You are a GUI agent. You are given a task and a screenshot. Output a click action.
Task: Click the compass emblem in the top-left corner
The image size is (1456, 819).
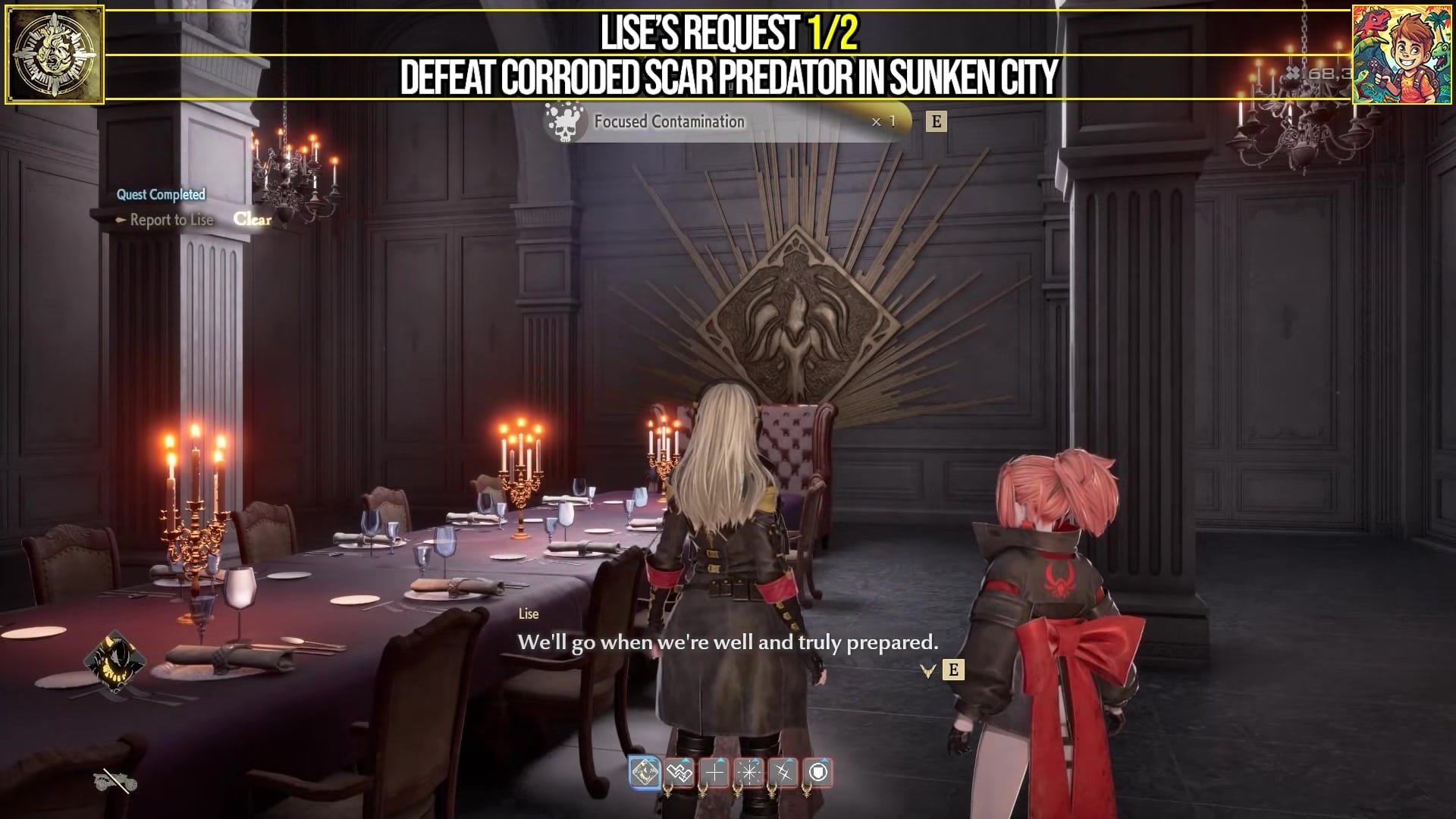tap(55, 53)
